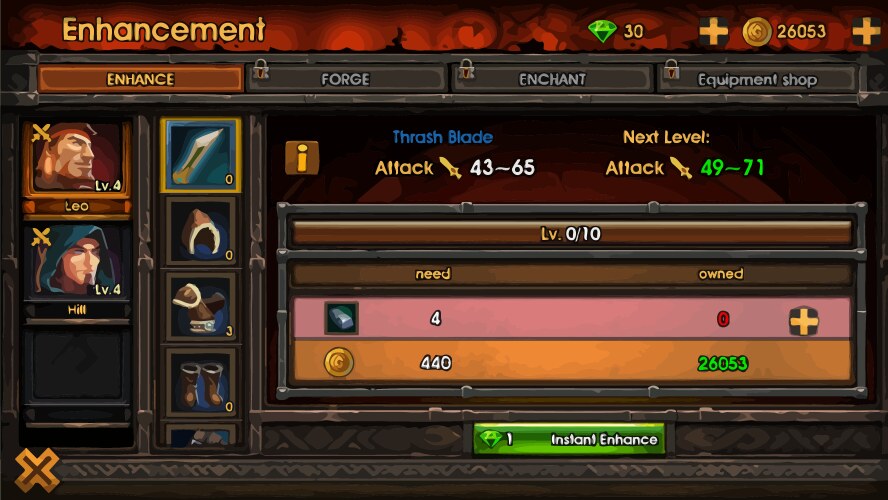
Task: Get more enhancement material via the plus button
Action: click(x=804, y=320)
